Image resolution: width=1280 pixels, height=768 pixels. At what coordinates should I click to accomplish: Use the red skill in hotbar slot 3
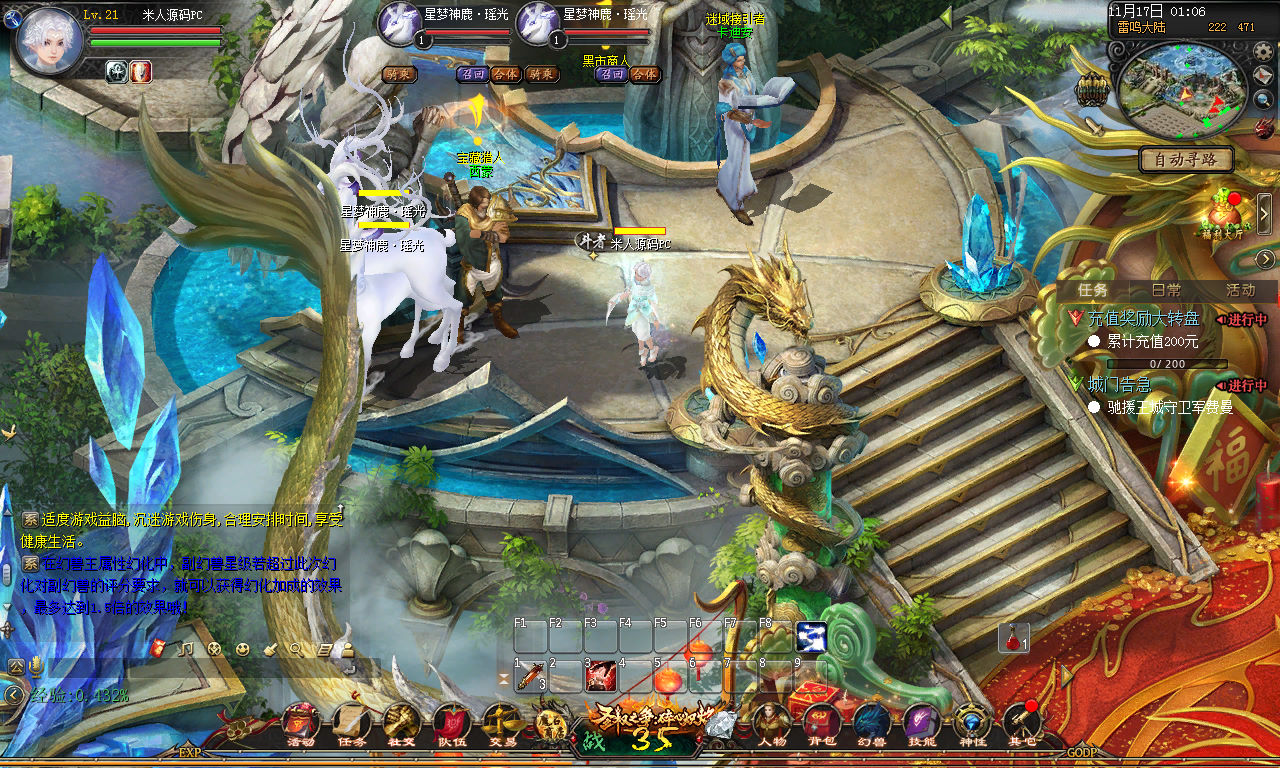(x=600, y=677)
